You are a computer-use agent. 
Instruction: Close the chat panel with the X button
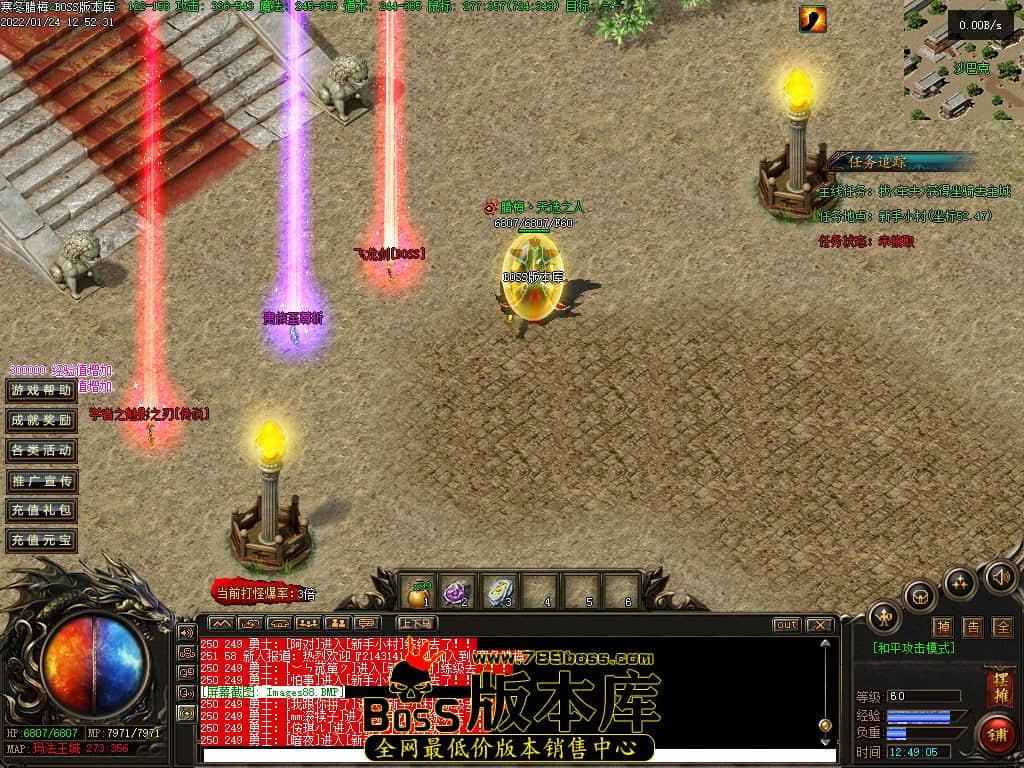click(819, 625)
